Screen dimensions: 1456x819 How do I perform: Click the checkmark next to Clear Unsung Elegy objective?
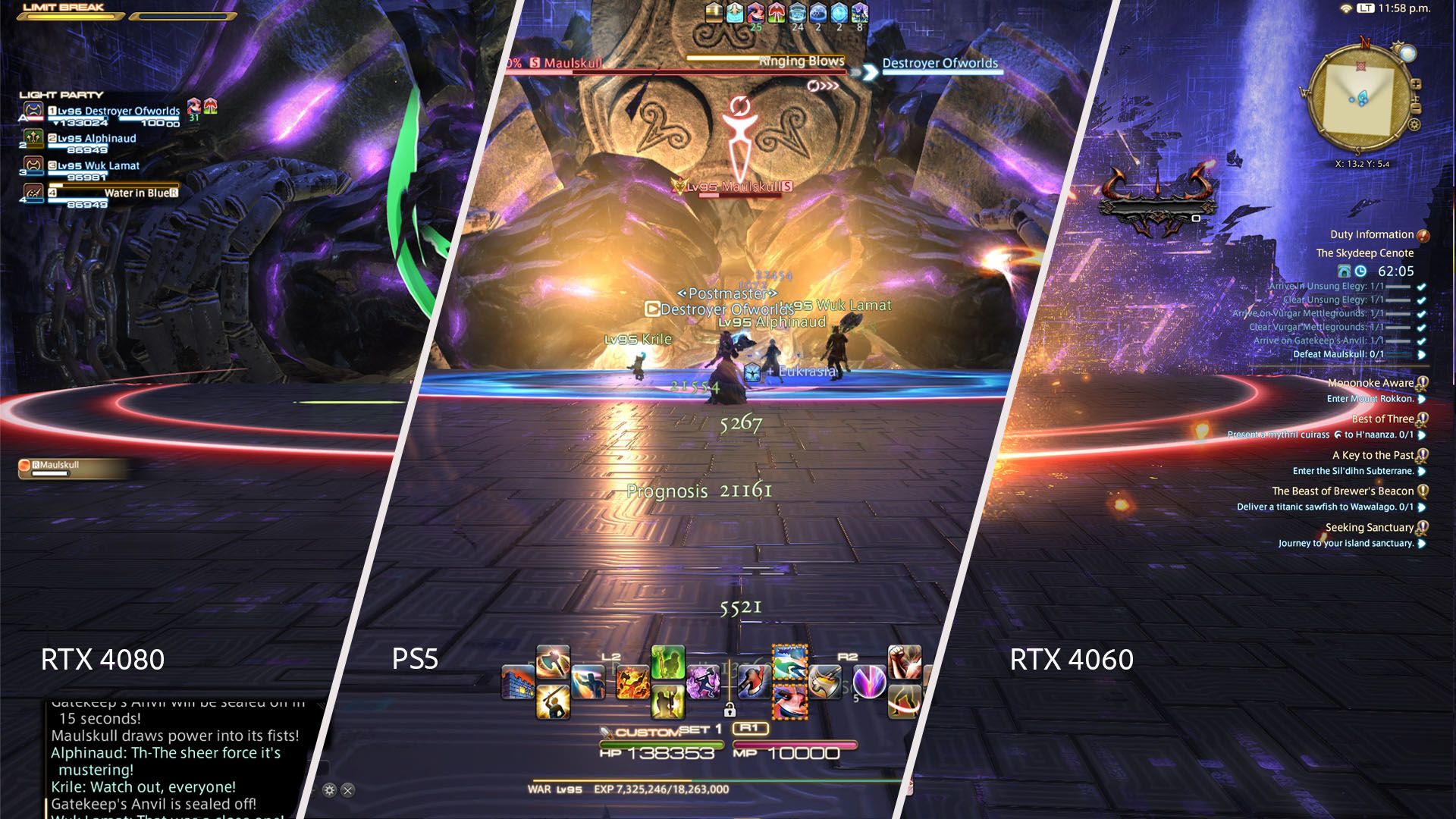[1420, 300]
